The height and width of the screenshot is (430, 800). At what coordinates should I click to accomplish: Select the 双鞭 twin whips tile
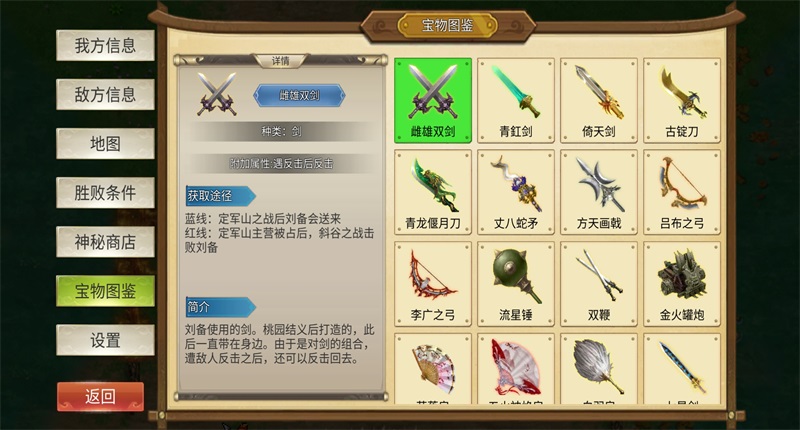(599, 284)
